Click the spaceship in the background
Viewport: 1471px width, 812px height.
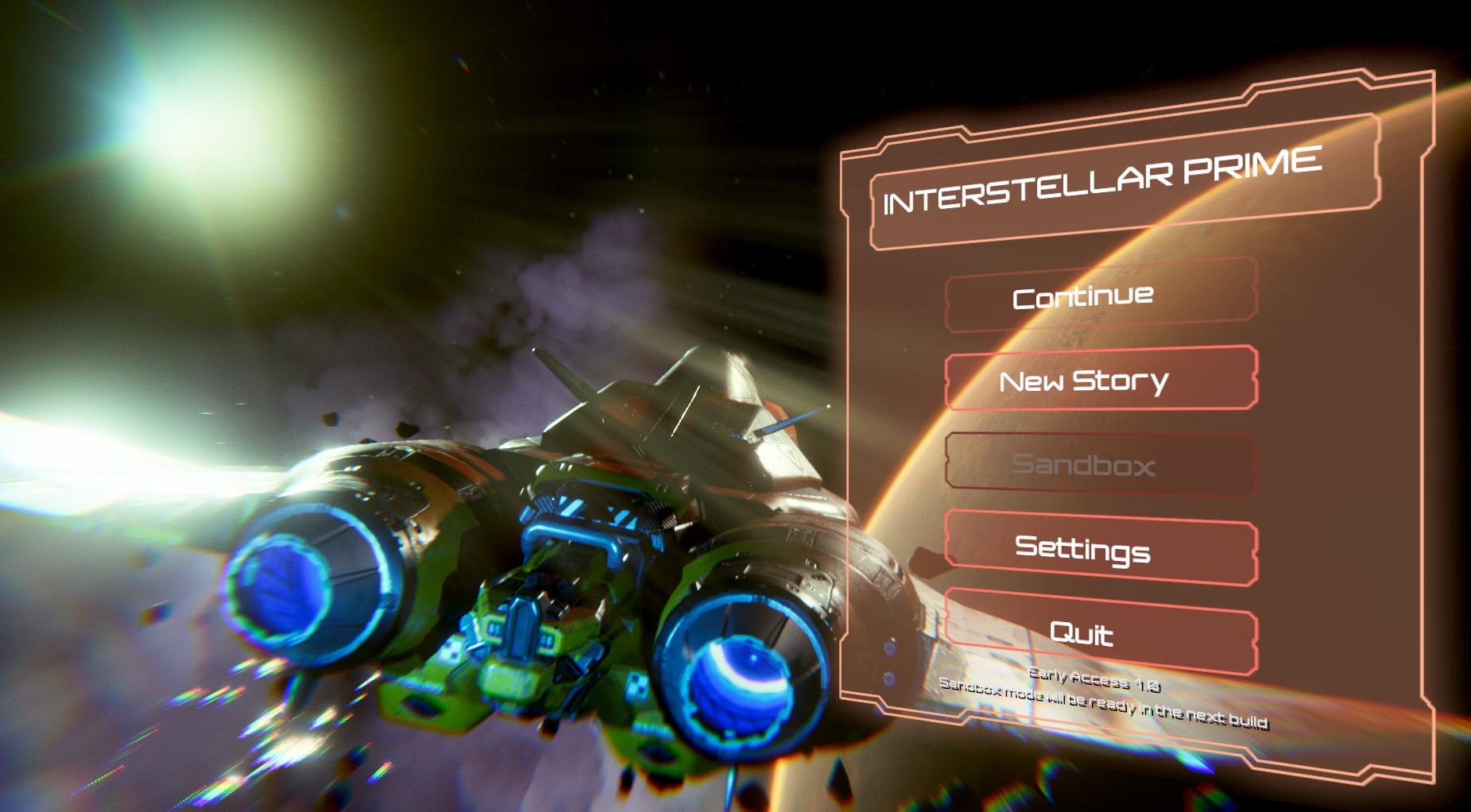pos(596,516)
